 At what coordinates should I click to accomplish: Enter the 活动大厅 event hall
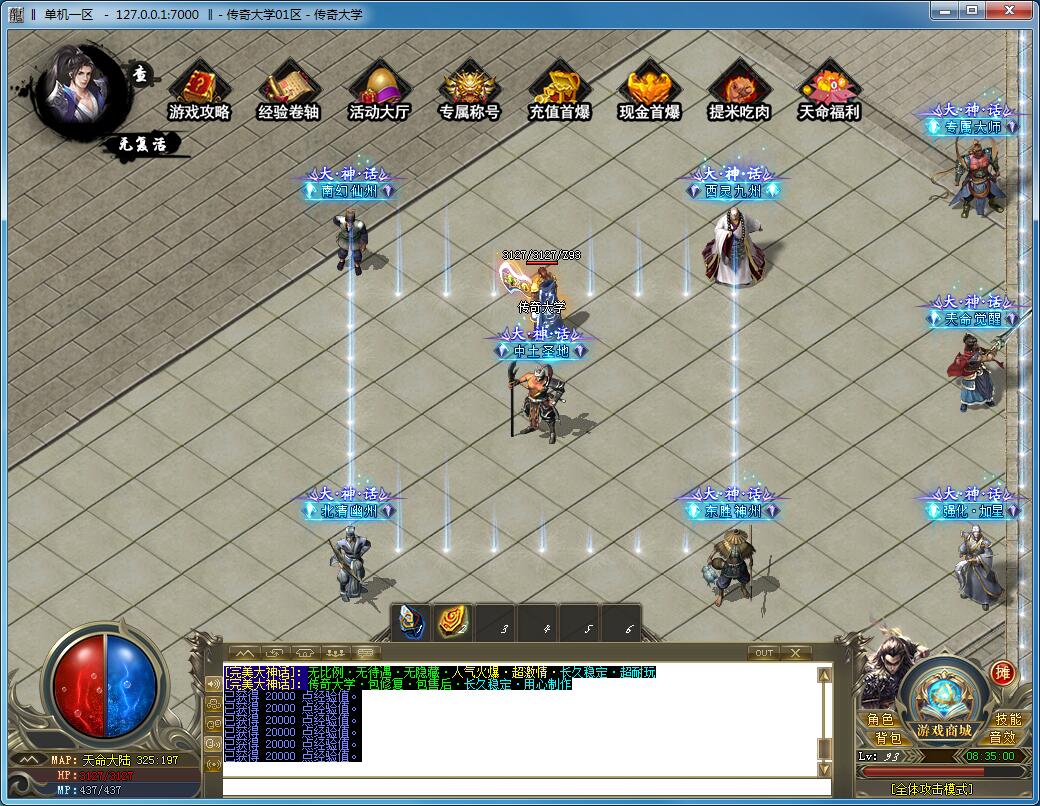point(379,91)
